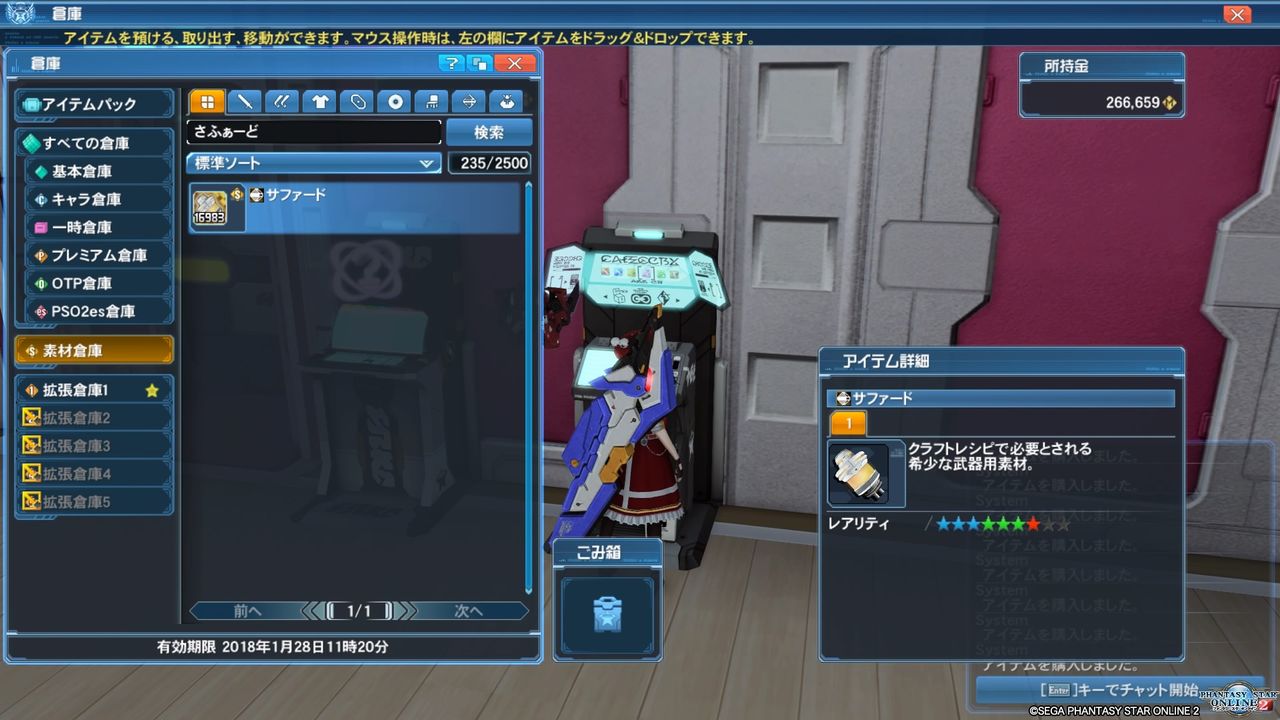Open the PSO2es倉庫 storage entry
This screenshot has width=1280, height=720.
click(x=93, y=311)
